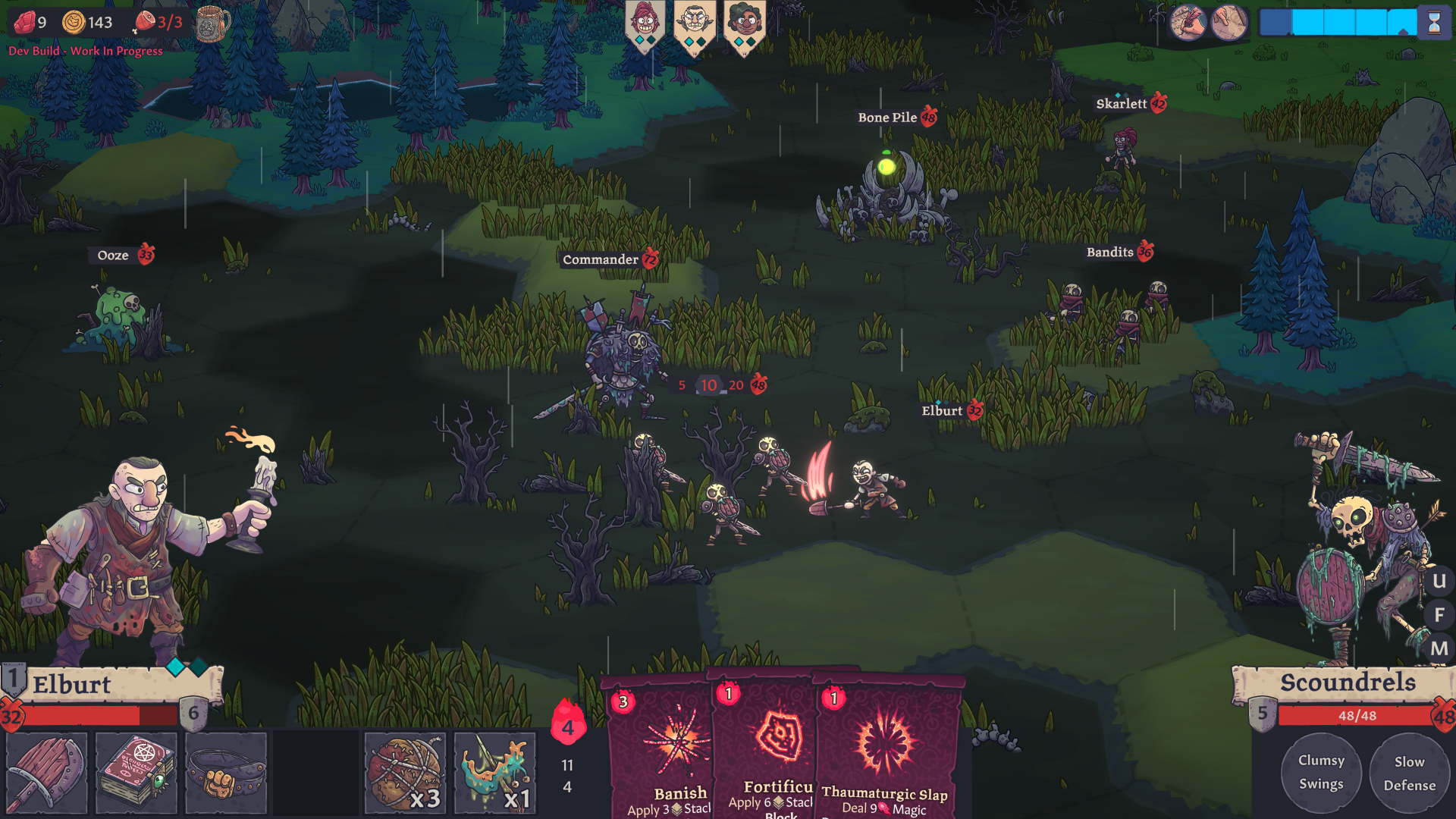Click the F round button
Viewport: 1456px width, 819px height.
coord(1439,615)
